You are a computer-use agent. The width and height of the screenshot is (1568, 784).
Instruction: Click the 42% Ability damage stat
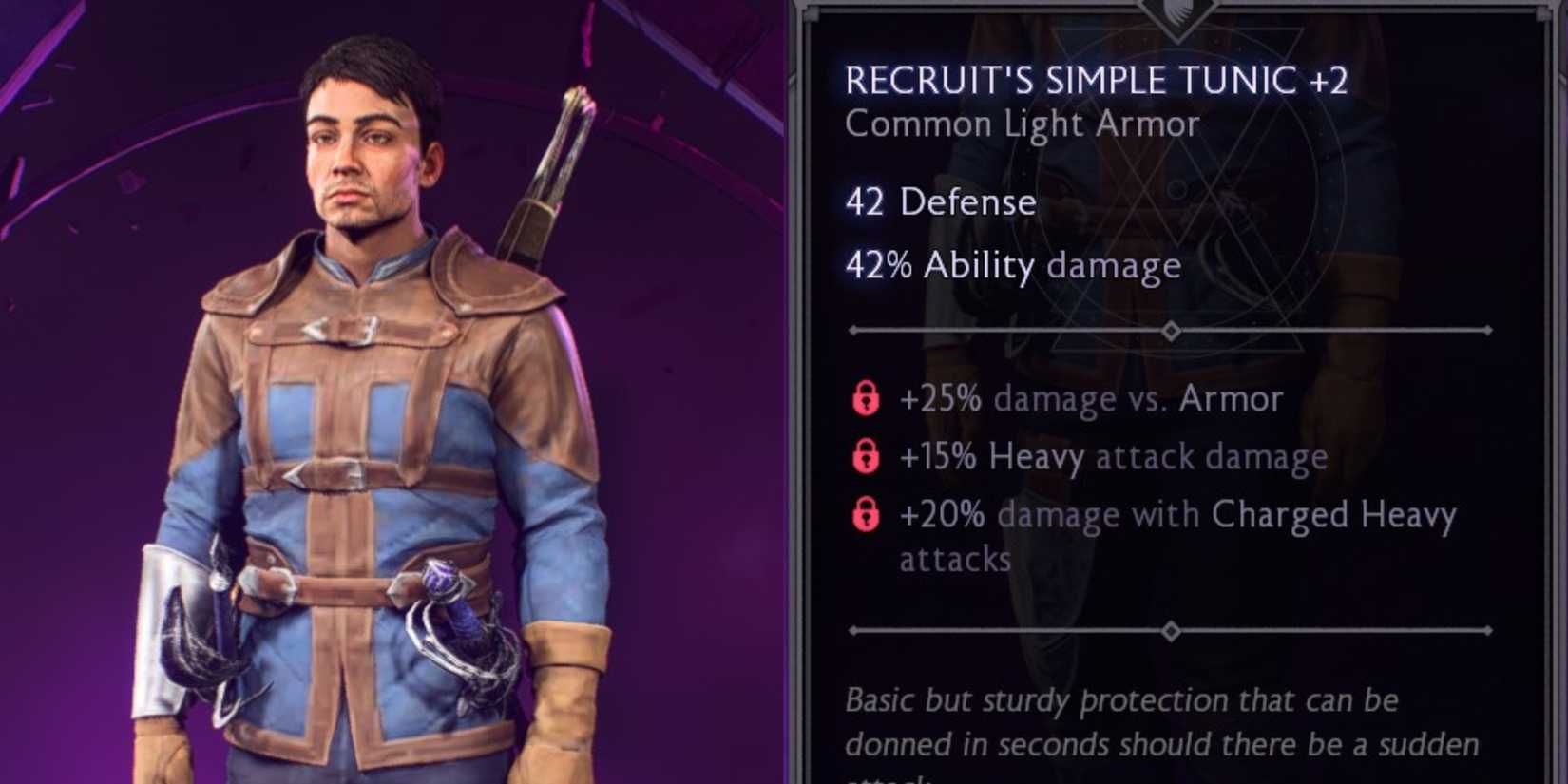(x=1012, y=266)
